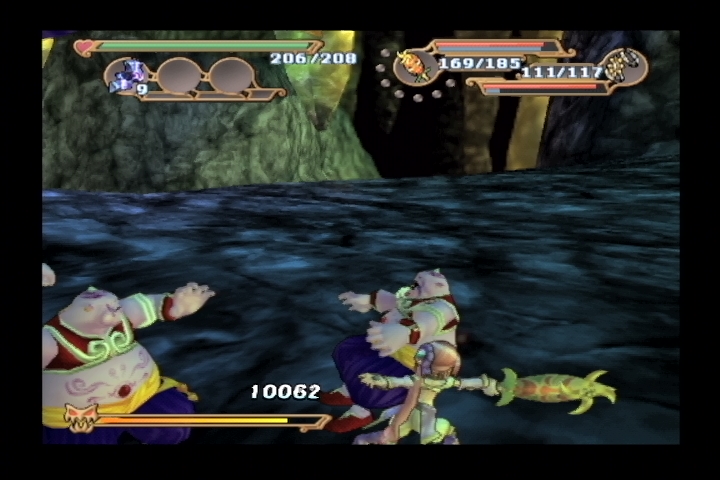Select the quick-item slot holding 9 items

(x=132, y=76)
